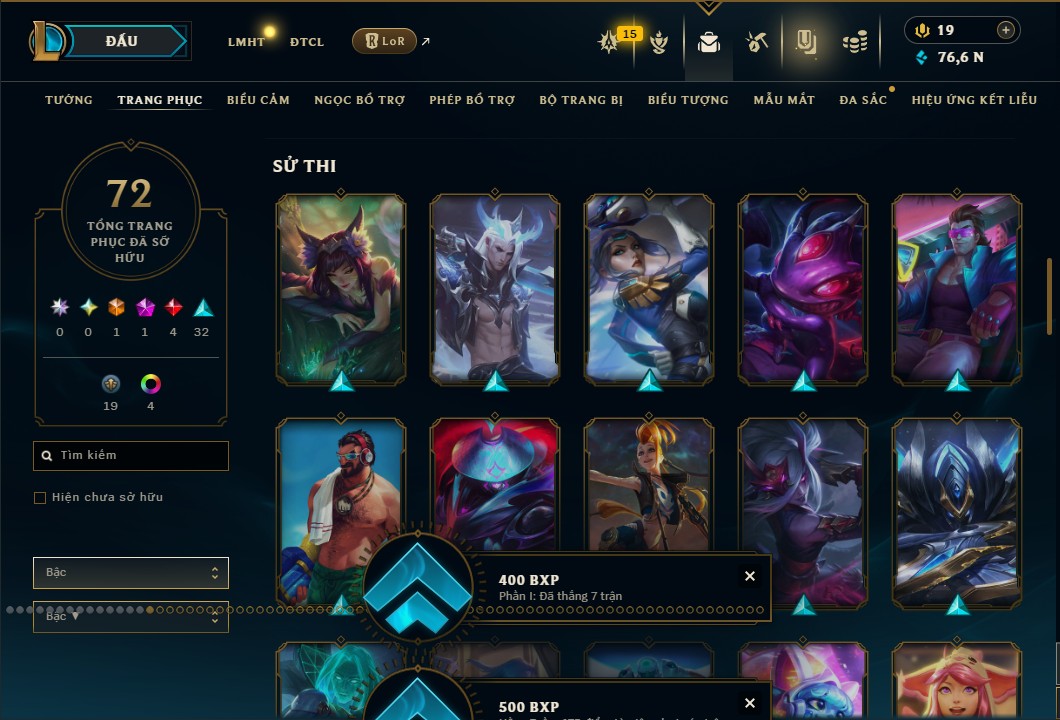Open the ĐA SẮC tab
Screen dimensions: 1060x720
863,100
